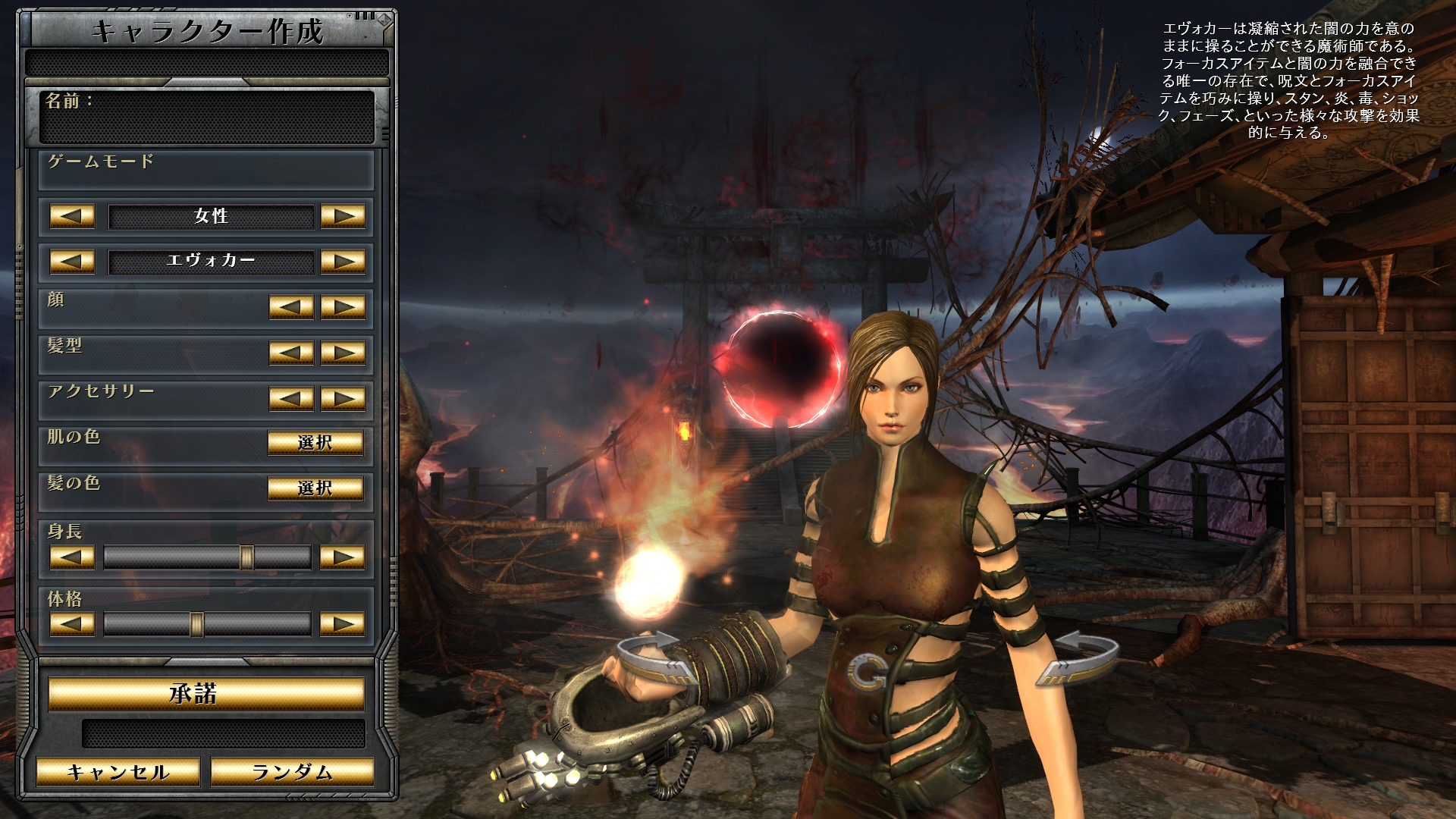Switch gender with the left arrow beside 女性

tap(72, 216)
